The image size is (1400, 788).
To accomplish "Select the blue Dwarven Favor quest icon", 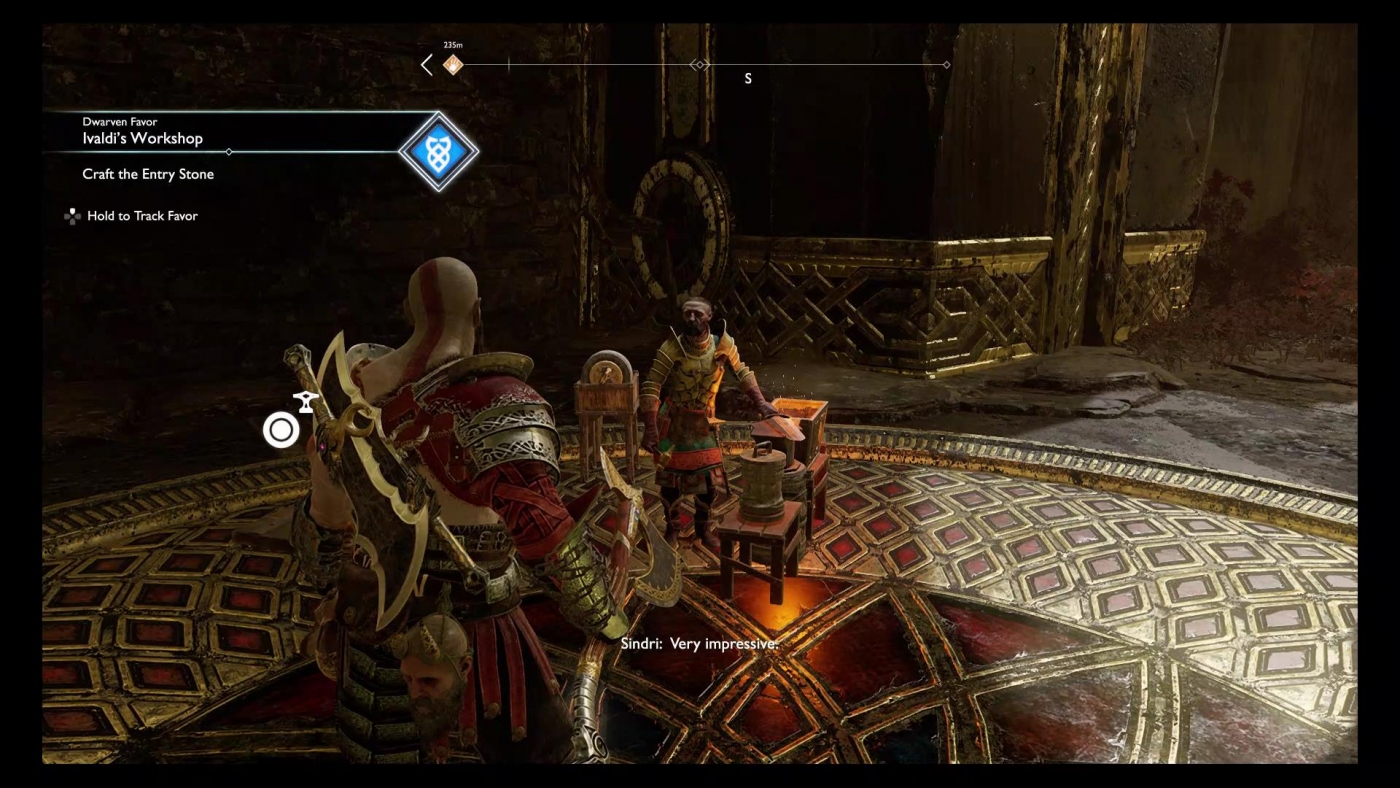I will [x=440, y=151].
